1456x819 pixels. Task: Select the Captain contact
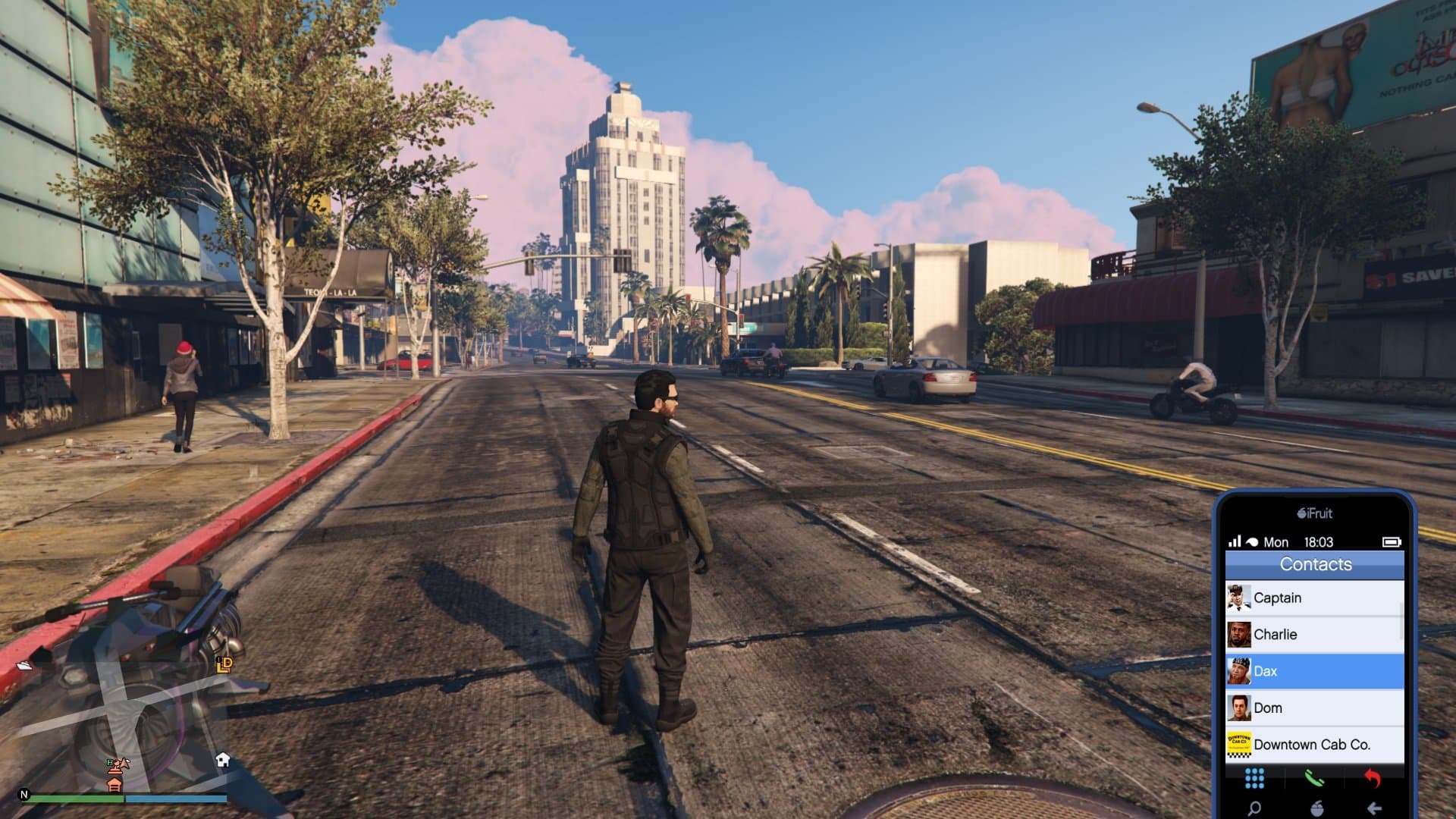pyautogui.click(x=1314, y=598)
